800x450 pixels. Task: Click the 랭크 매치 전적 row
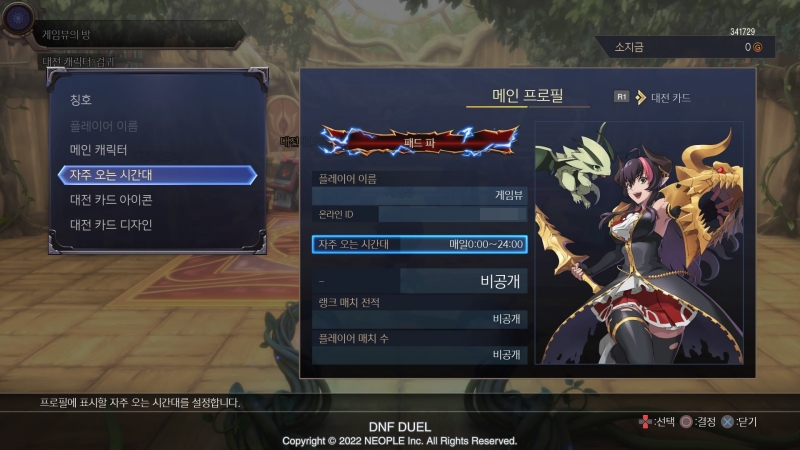419,311
